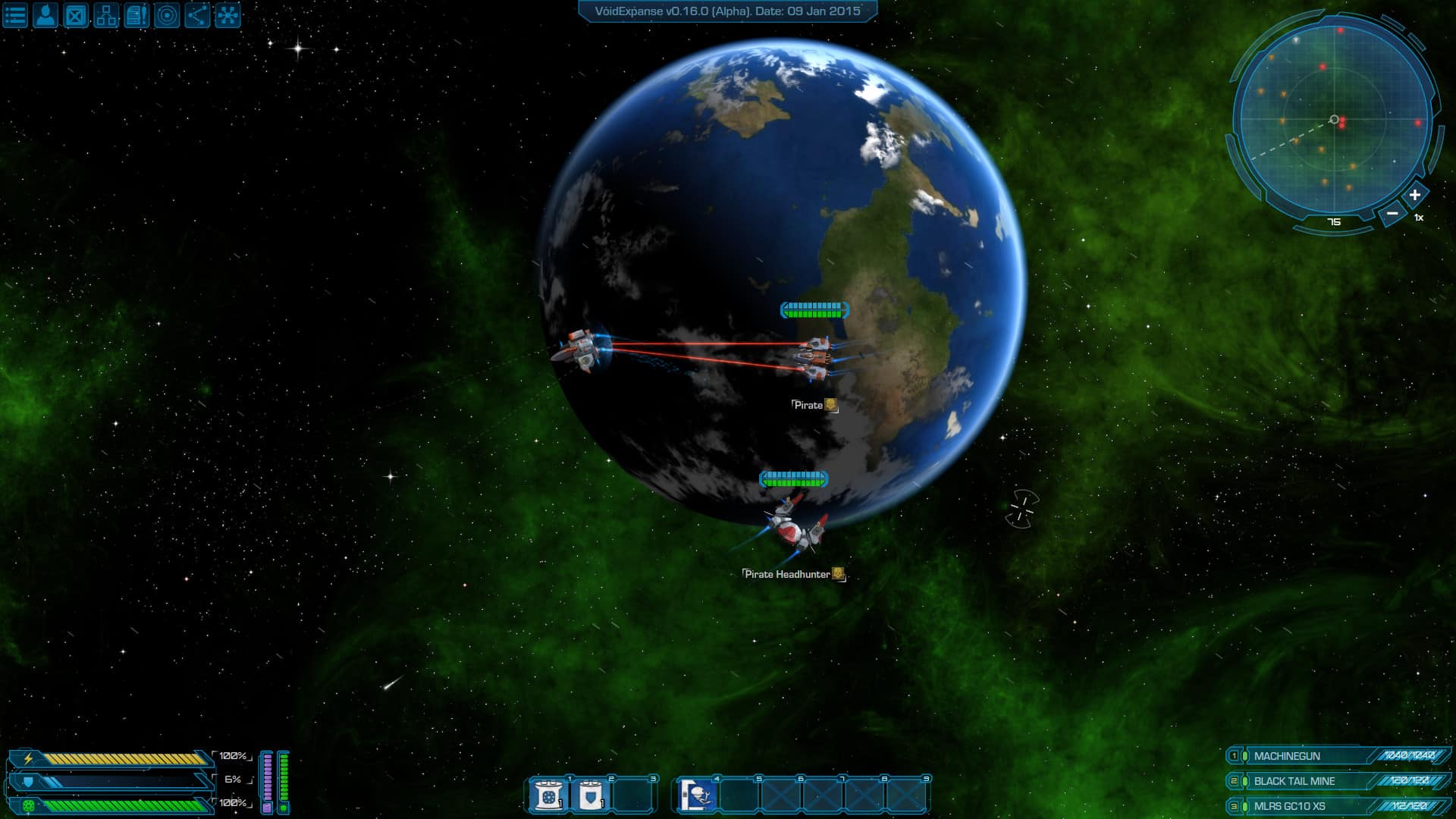Use the canister item in hotbar slot 1
Viewport: 1456px width, 819px height.
click(548, 795)
